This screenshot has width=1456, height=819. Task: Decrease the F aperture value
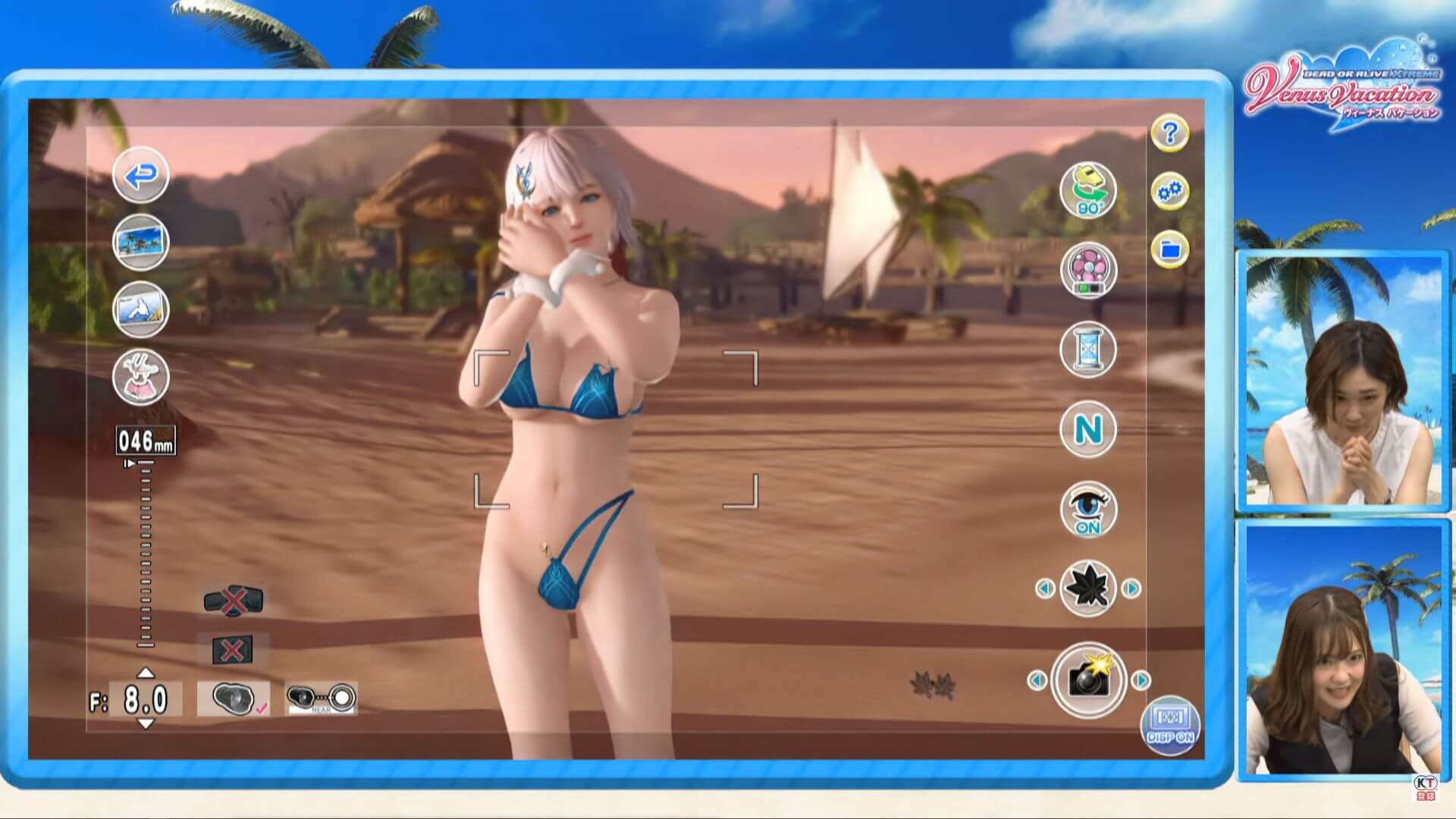(146, 724)
